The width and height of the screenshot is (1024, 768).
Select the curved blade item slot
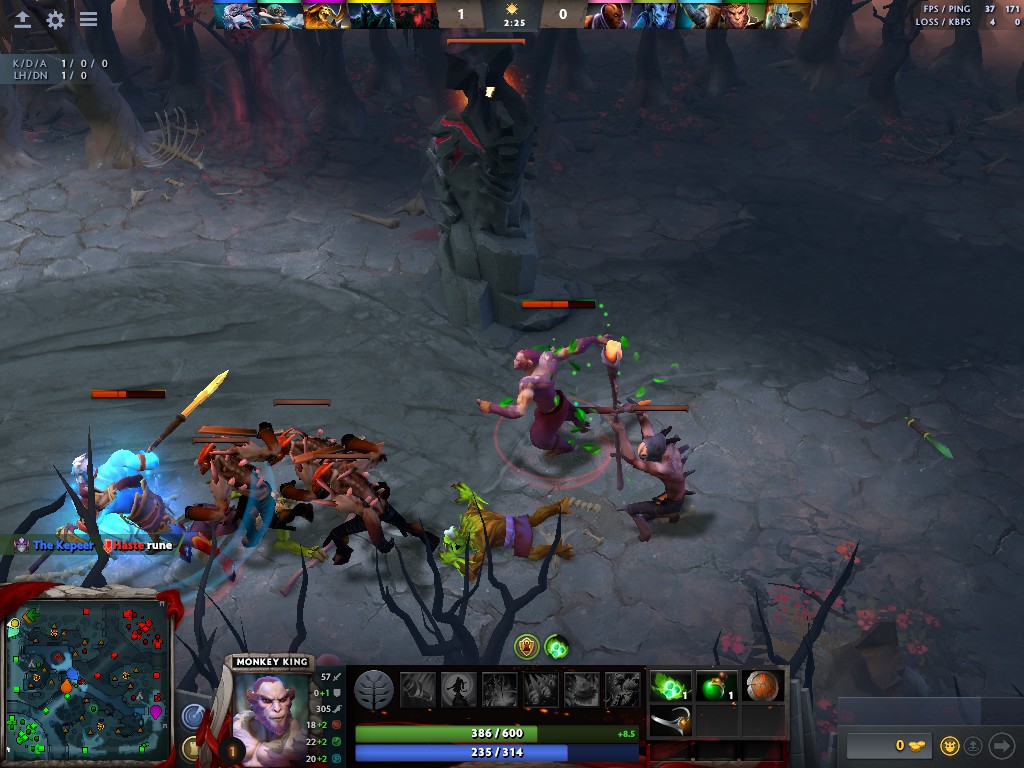coord(670,720)
